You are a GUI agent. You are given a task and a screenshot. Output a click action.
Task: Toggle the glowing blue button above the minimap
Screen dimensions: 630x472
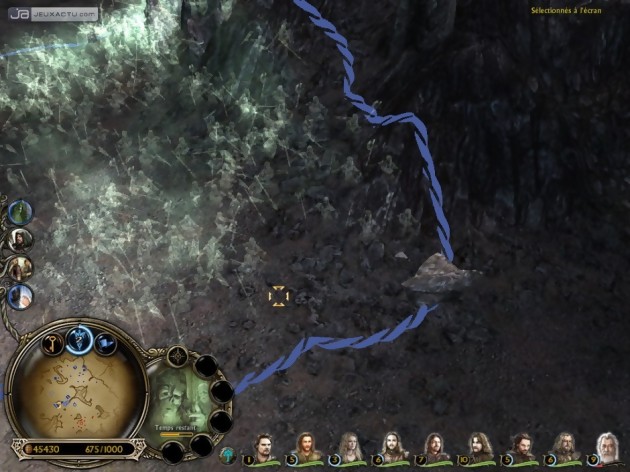(79, 339)
